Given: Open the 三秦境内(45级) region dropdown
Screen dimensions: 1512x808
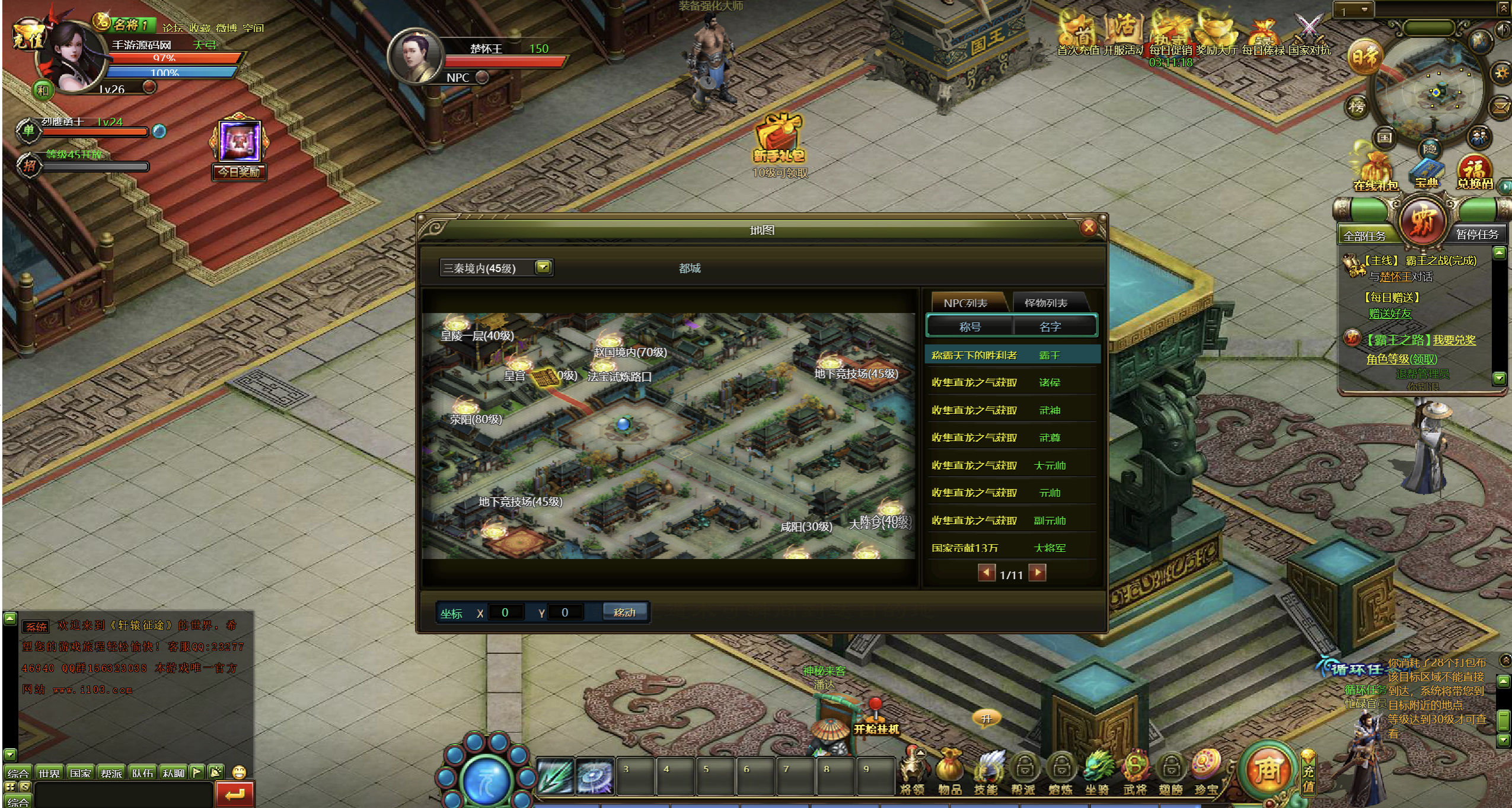Looking at the screenshot, I should [x=543, y=267].
